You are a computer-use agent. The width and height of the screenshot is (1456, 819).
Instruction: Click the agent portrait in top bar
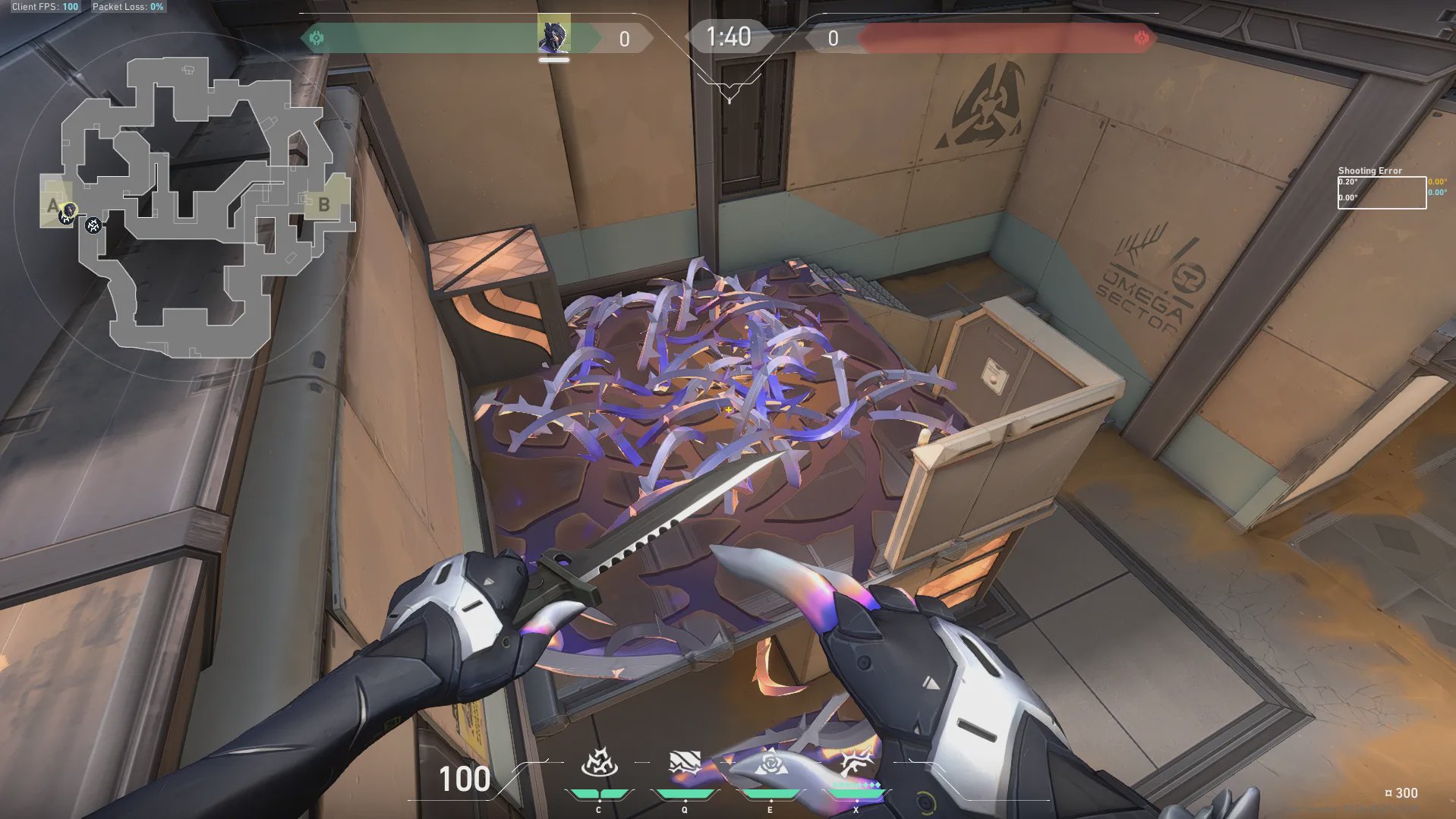[x=553, y=35]
